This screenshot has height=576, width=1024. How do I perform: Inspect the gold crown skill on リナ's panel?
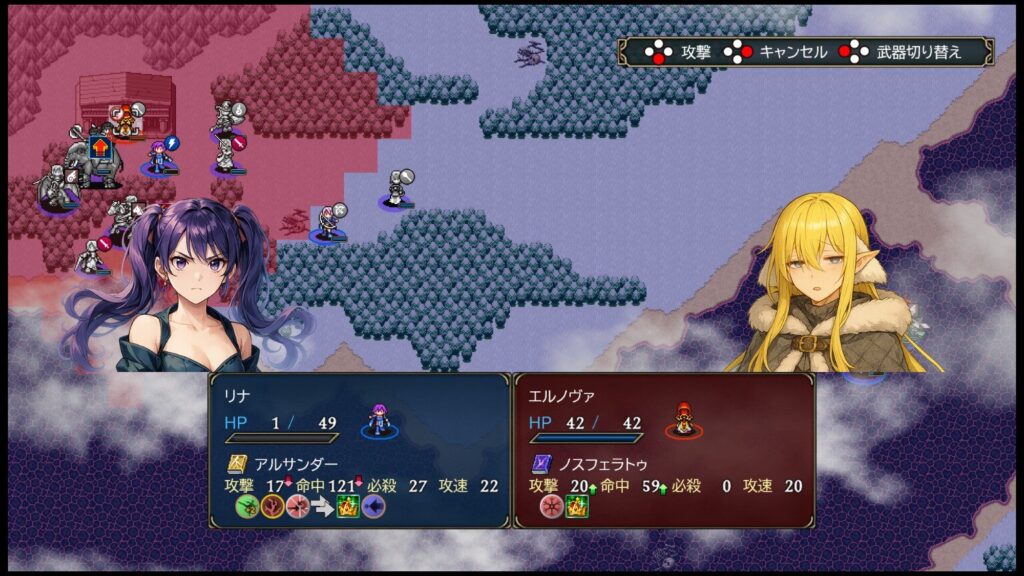[x=348, y=506]
